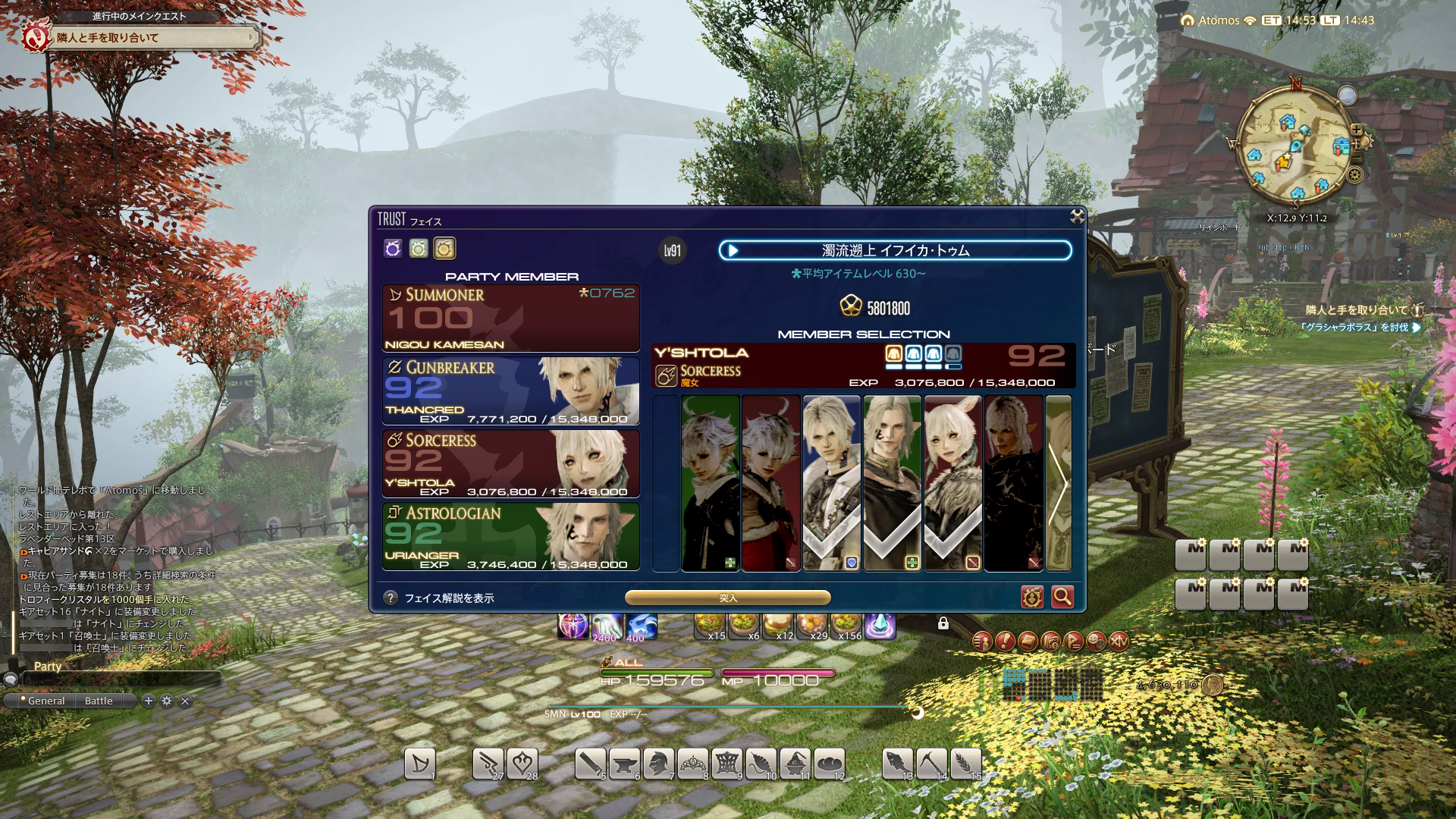The width and height of the screenshot is (1456, 819).
Task: Select the fish icon on hotbar
Action: [897, 764]
